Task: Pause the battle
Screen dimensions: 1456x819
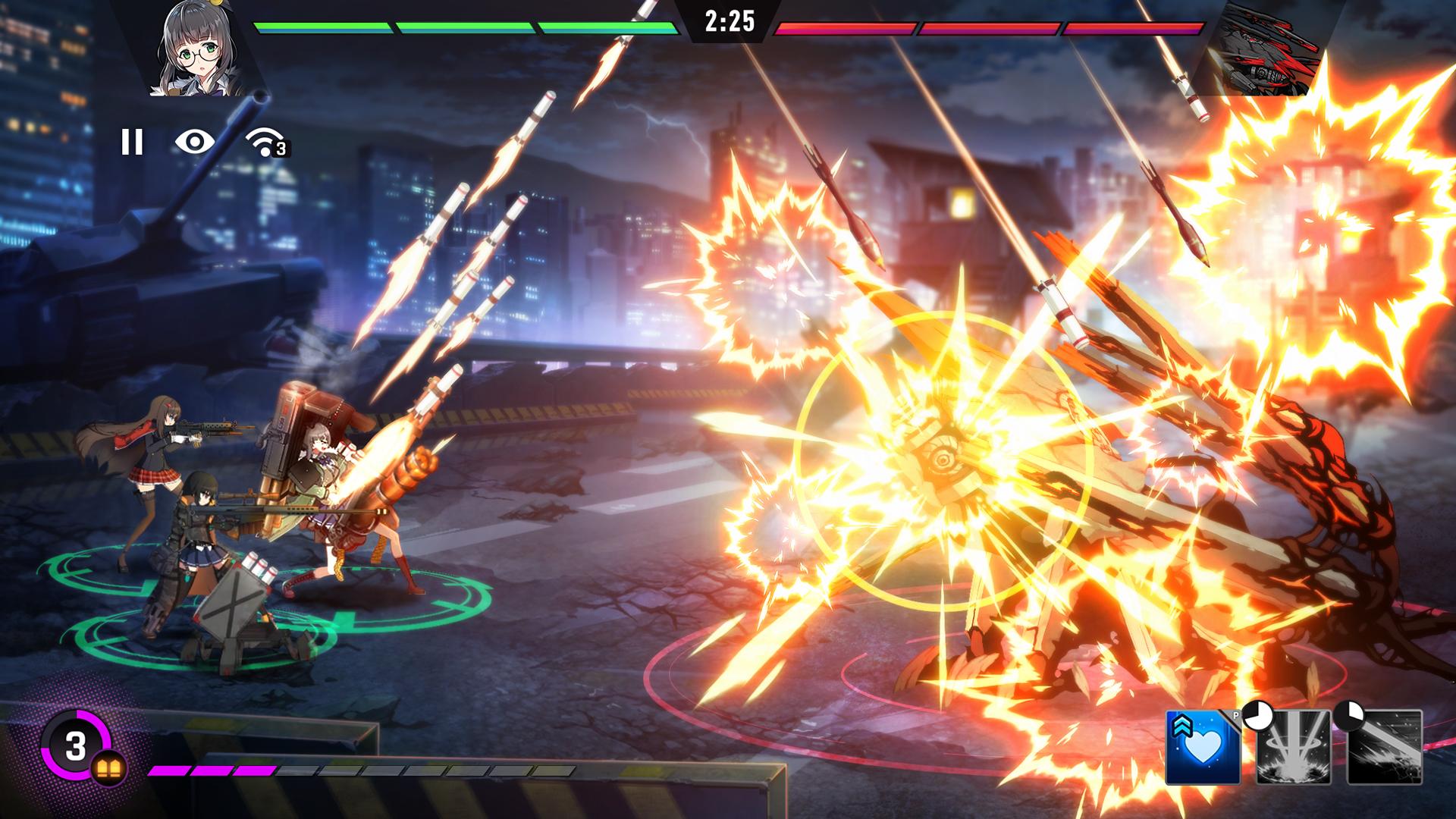Action: 132,142
